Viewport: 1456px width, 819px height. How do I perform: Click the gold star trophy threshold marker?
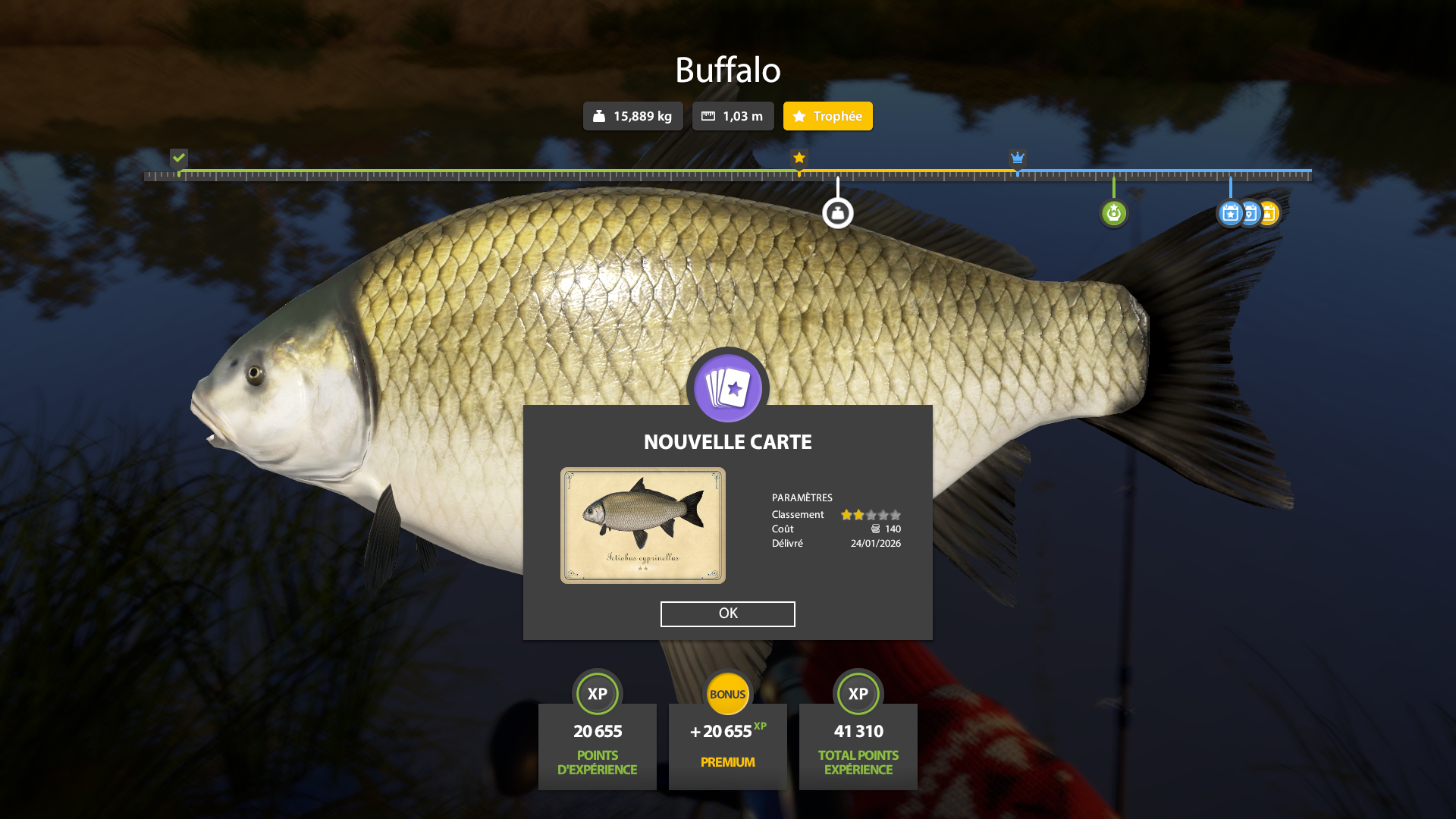pos(799,158)
